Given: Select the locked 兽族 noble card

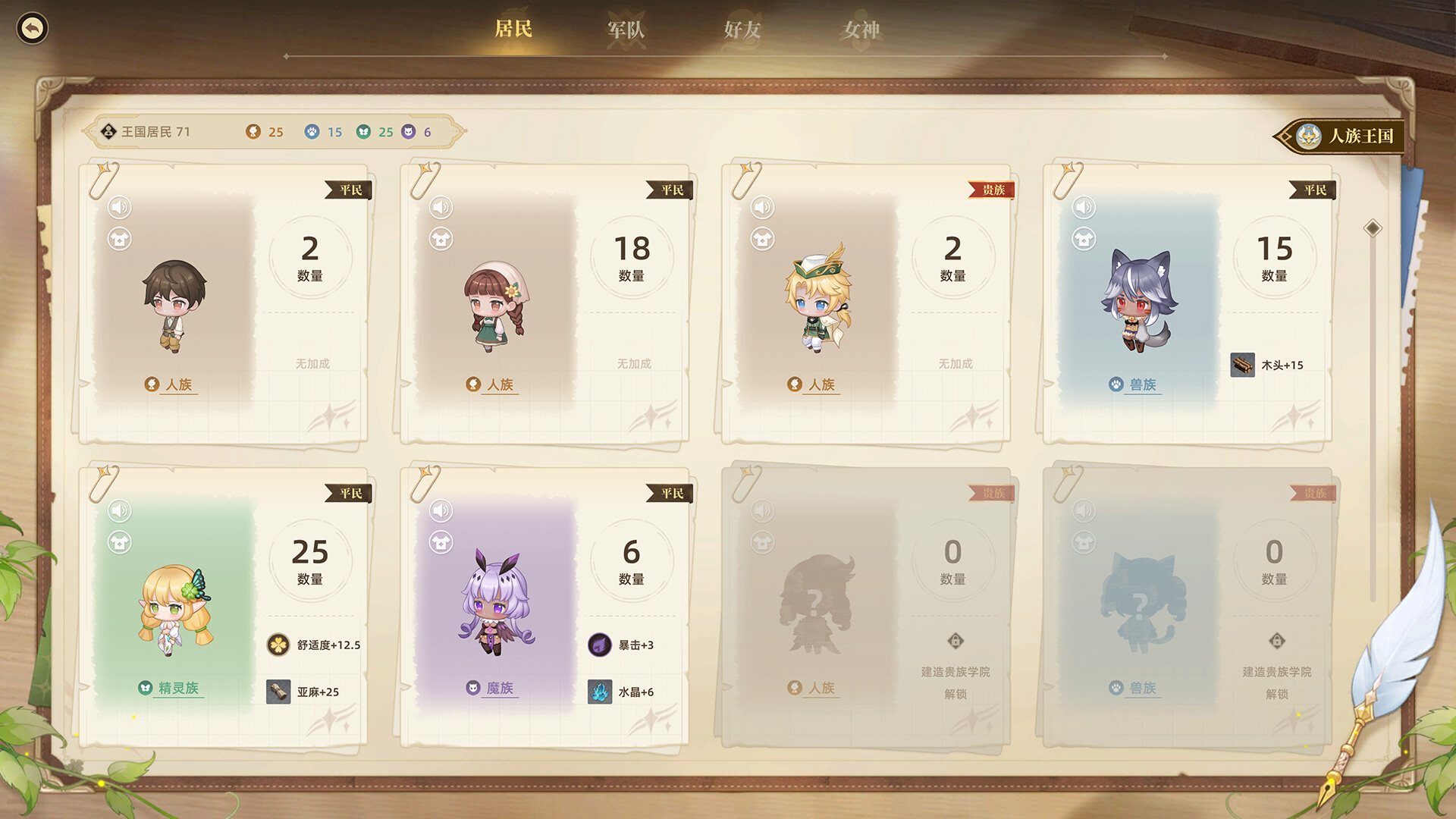Looking at the screenshot, I should (1187, 607).
